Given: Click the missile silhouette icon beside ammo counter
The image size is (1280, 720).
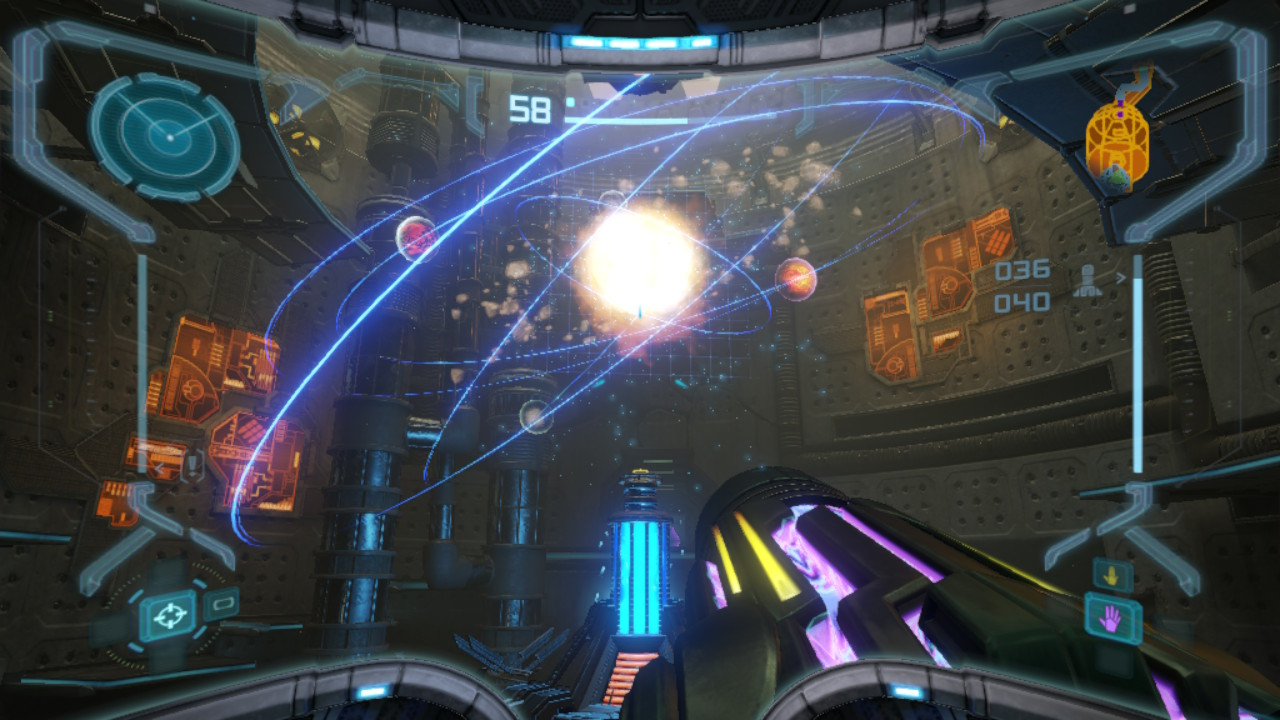Looking at the screenshot, I should (1088, 281).
